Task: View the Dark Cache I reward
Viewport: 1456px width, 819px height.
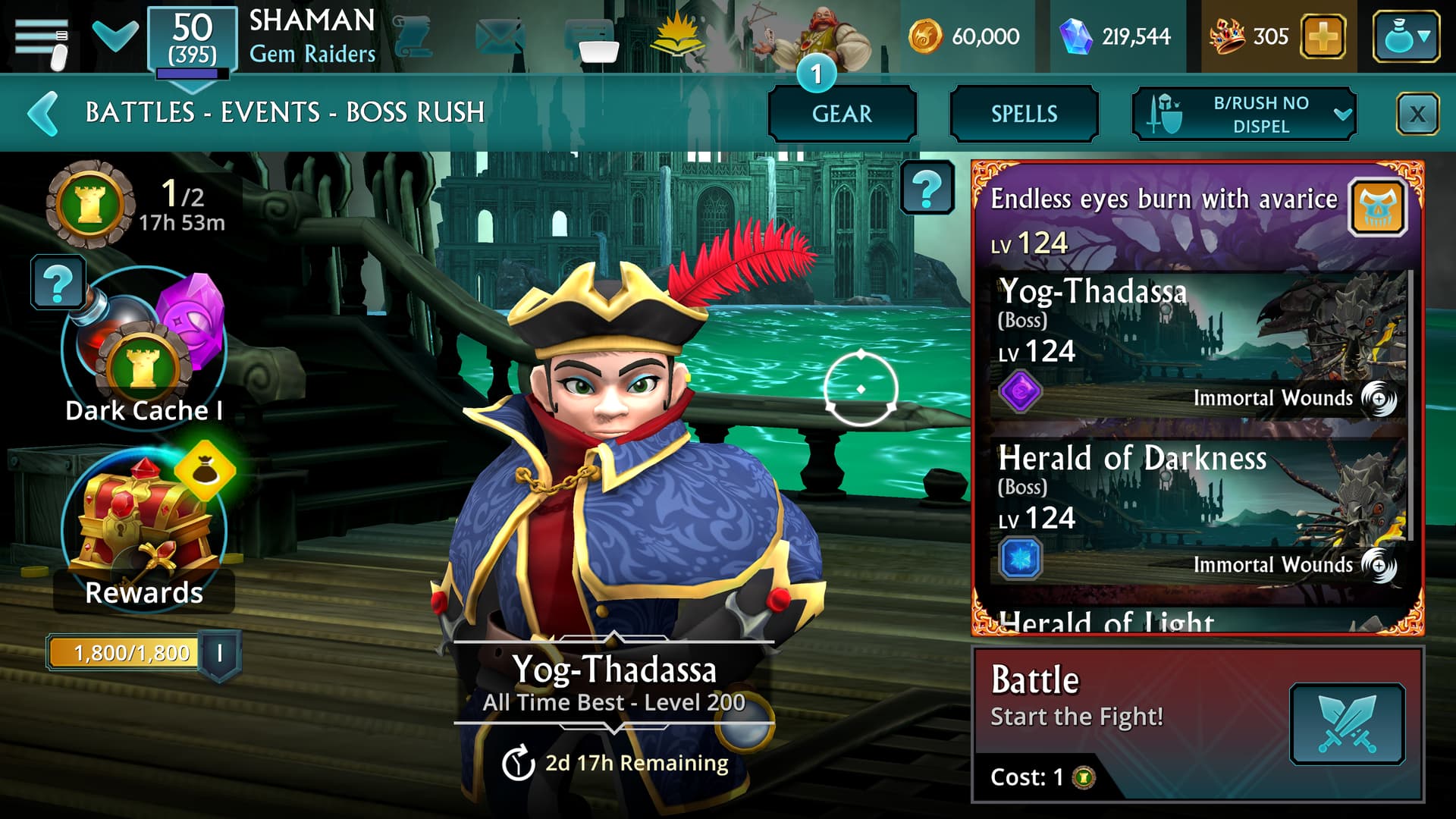Action: (144, 349)
